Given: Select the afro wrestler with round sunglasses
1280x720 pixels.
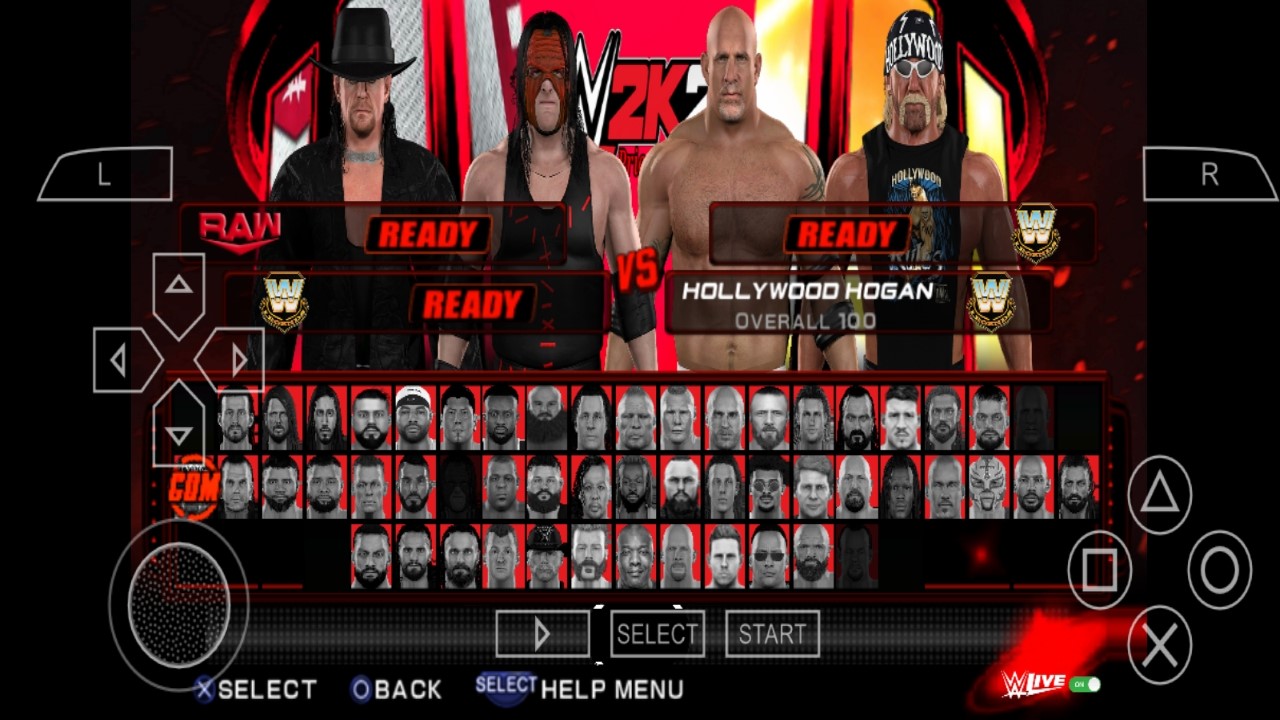Looking at the screenshot, I should (767, 487).
